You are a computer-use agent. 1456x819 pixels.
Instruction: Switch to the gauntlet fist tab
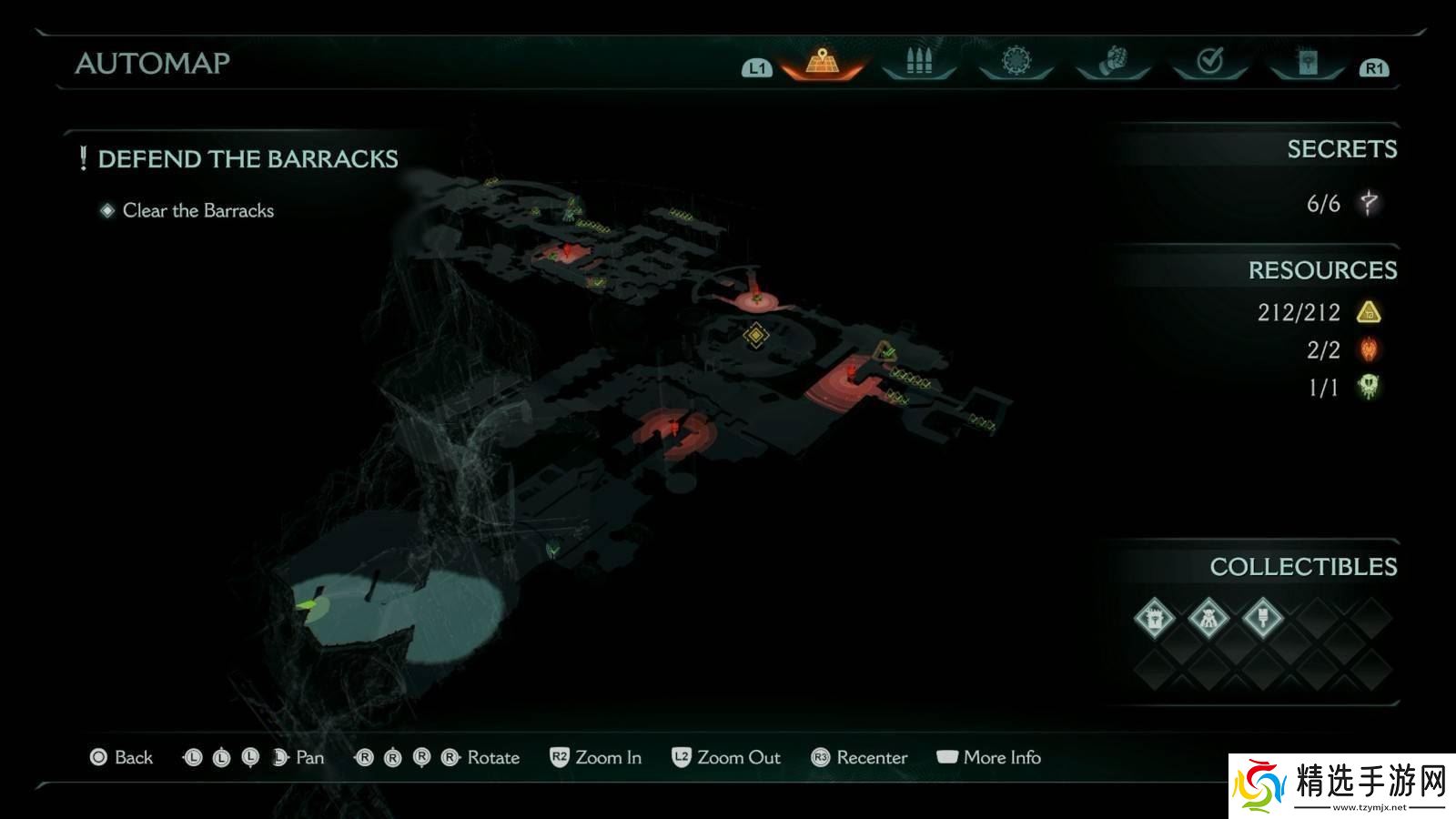click(1113, 62)
